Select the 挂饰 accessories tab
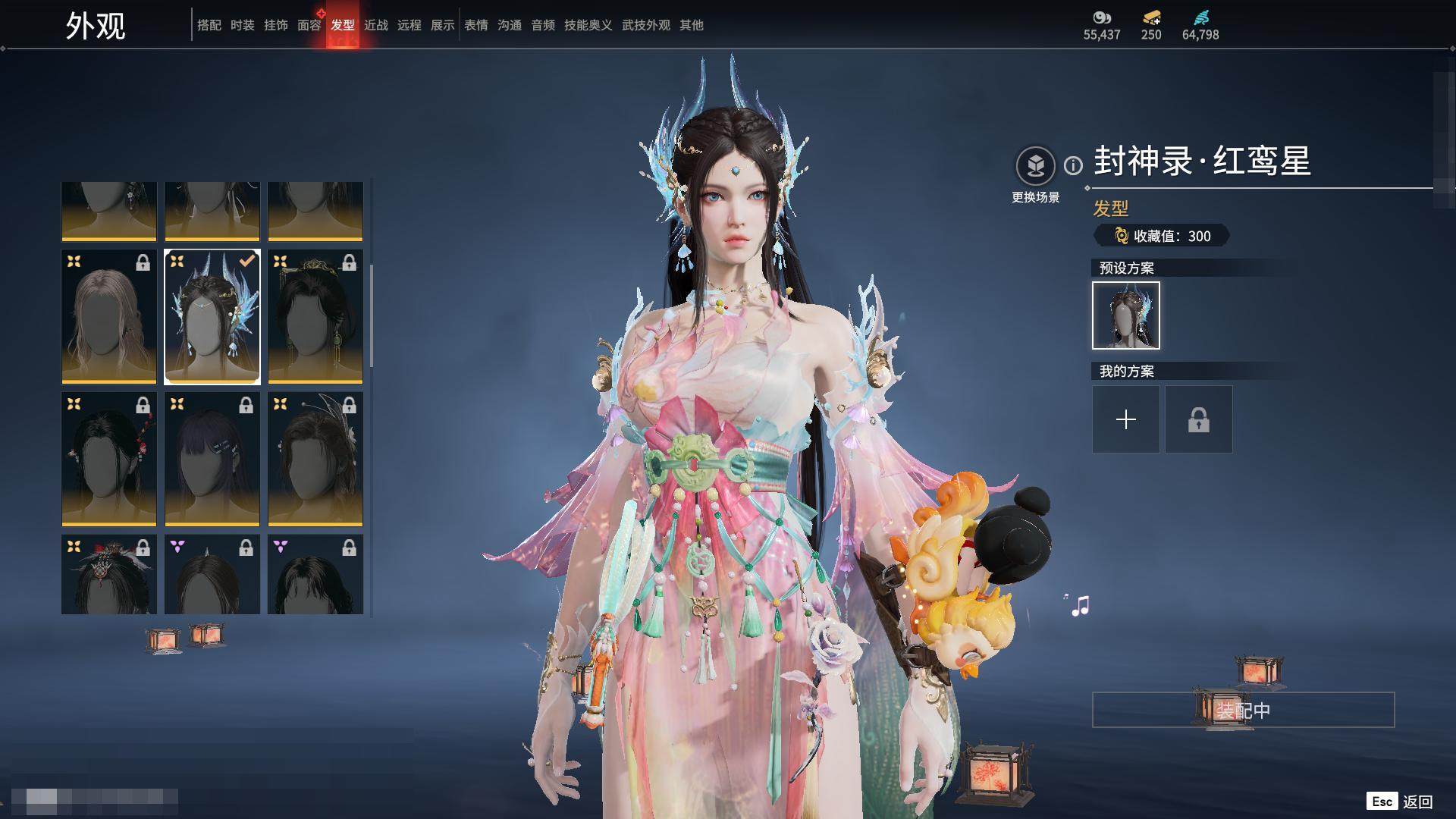Viewport: 1456px width, 819px height. tap(275, 25)
